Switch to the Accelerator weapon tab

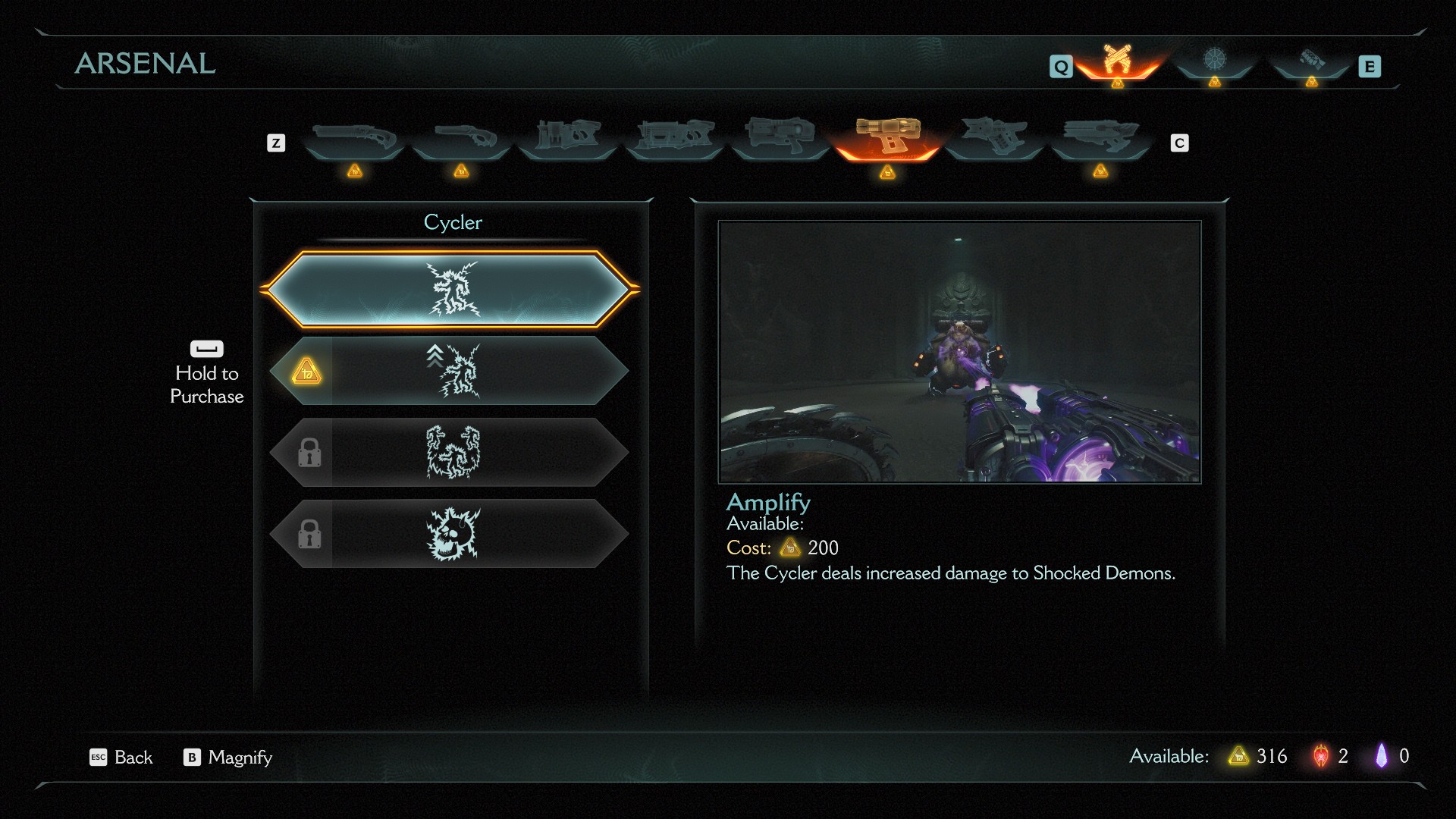coord(780,136)
